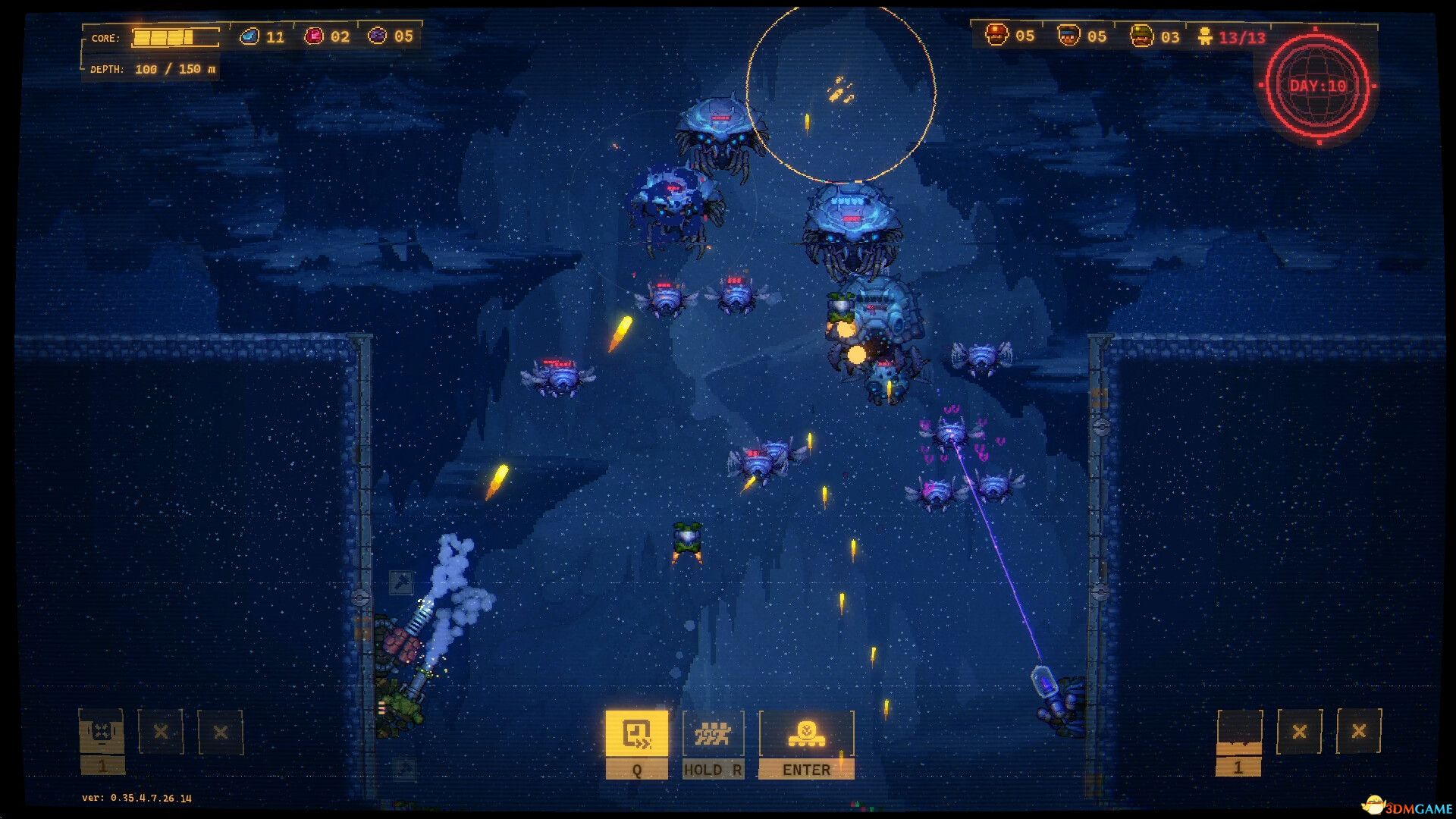
Task: Pick the green-cap soldier crew icon
Action: [1141, 36]
